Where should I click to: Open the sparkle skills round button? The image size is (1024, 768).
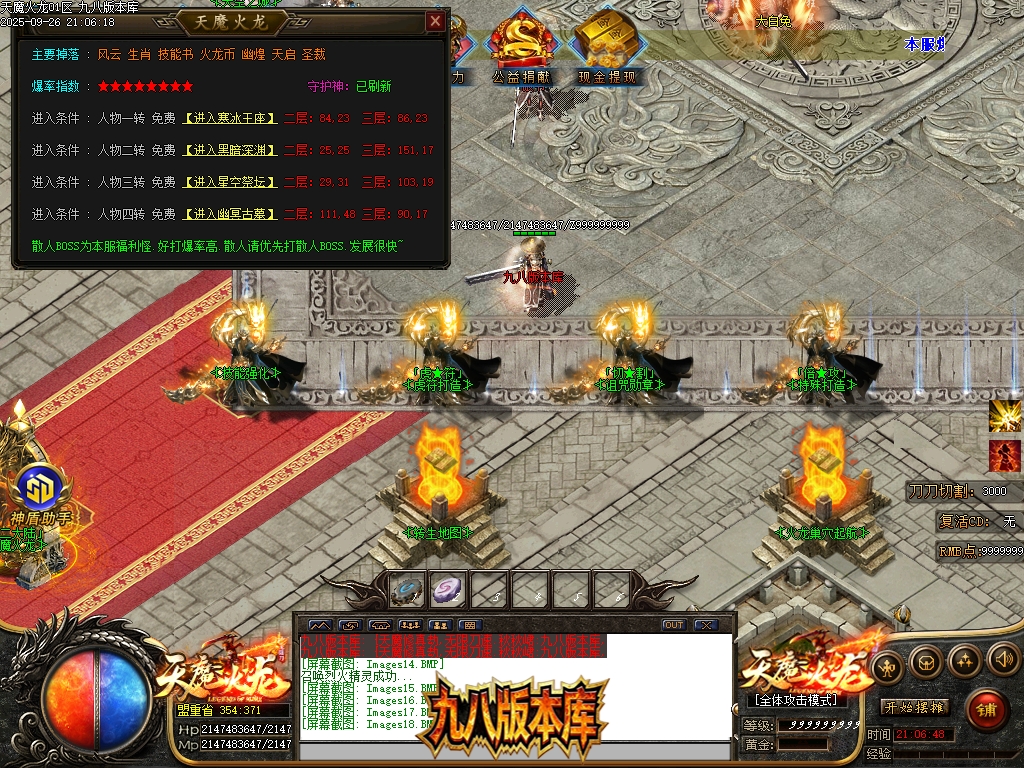[964, 658]
